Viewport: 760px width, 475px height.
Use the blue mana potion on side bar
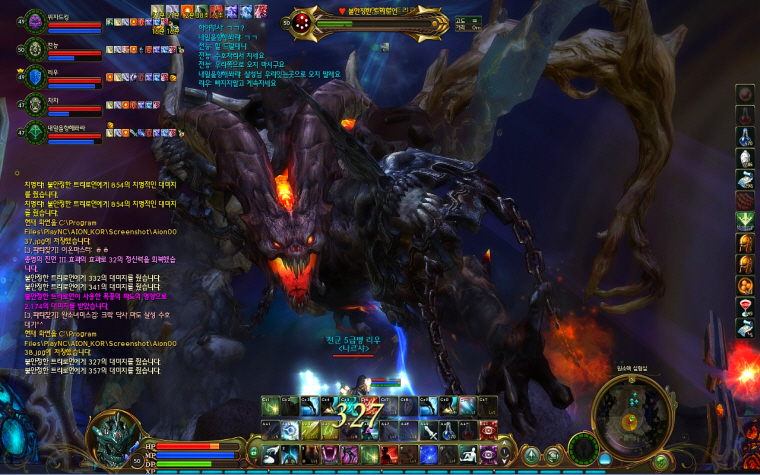[x=744, y=136]
